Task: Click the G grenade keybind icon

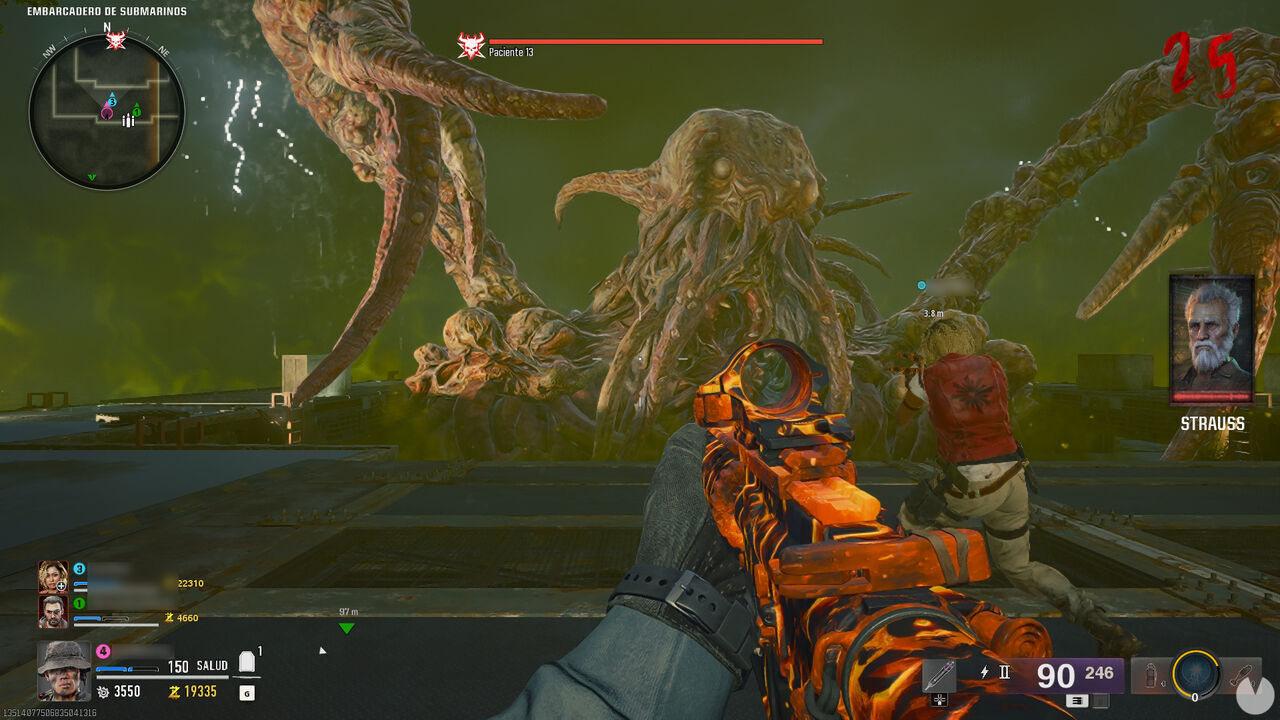Action: click(x=246, y=694)
